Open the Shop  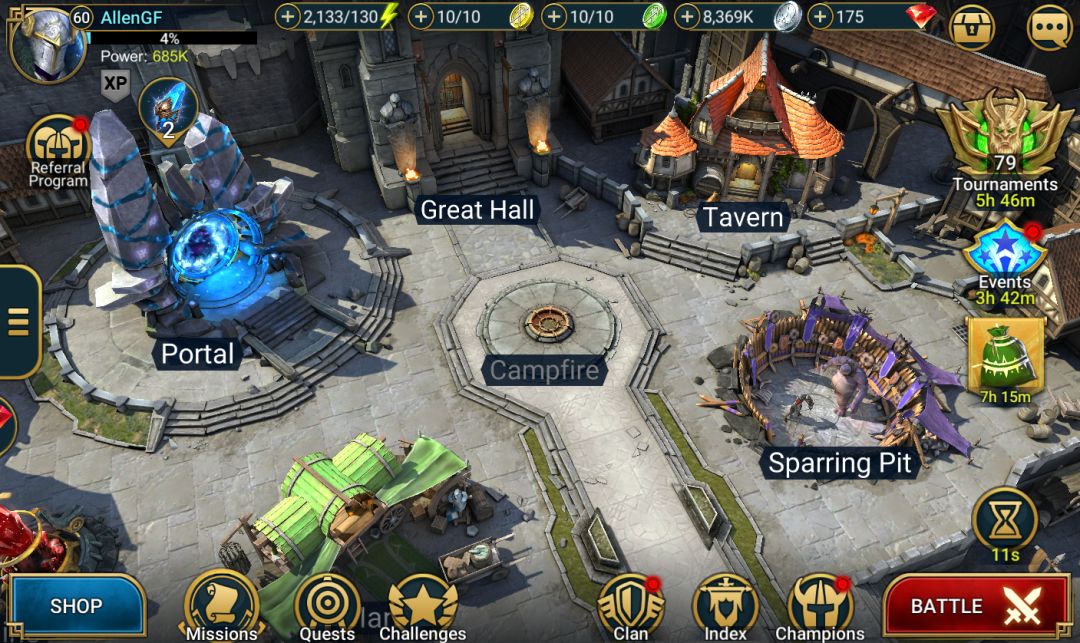pos(76,606)
